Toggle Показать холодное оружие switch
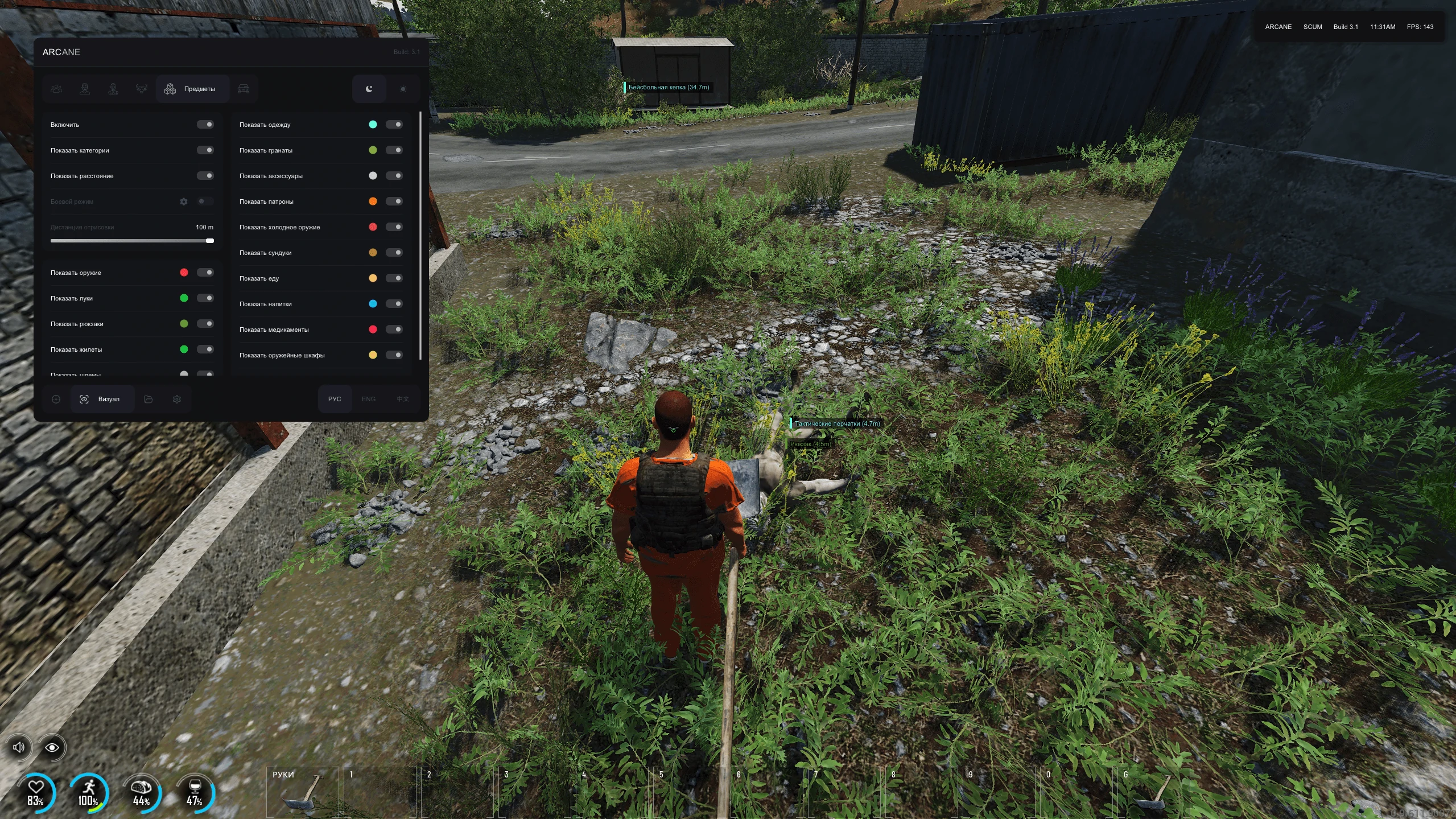Viewport: 1456px width, 819px height. [x=394, y=227]
